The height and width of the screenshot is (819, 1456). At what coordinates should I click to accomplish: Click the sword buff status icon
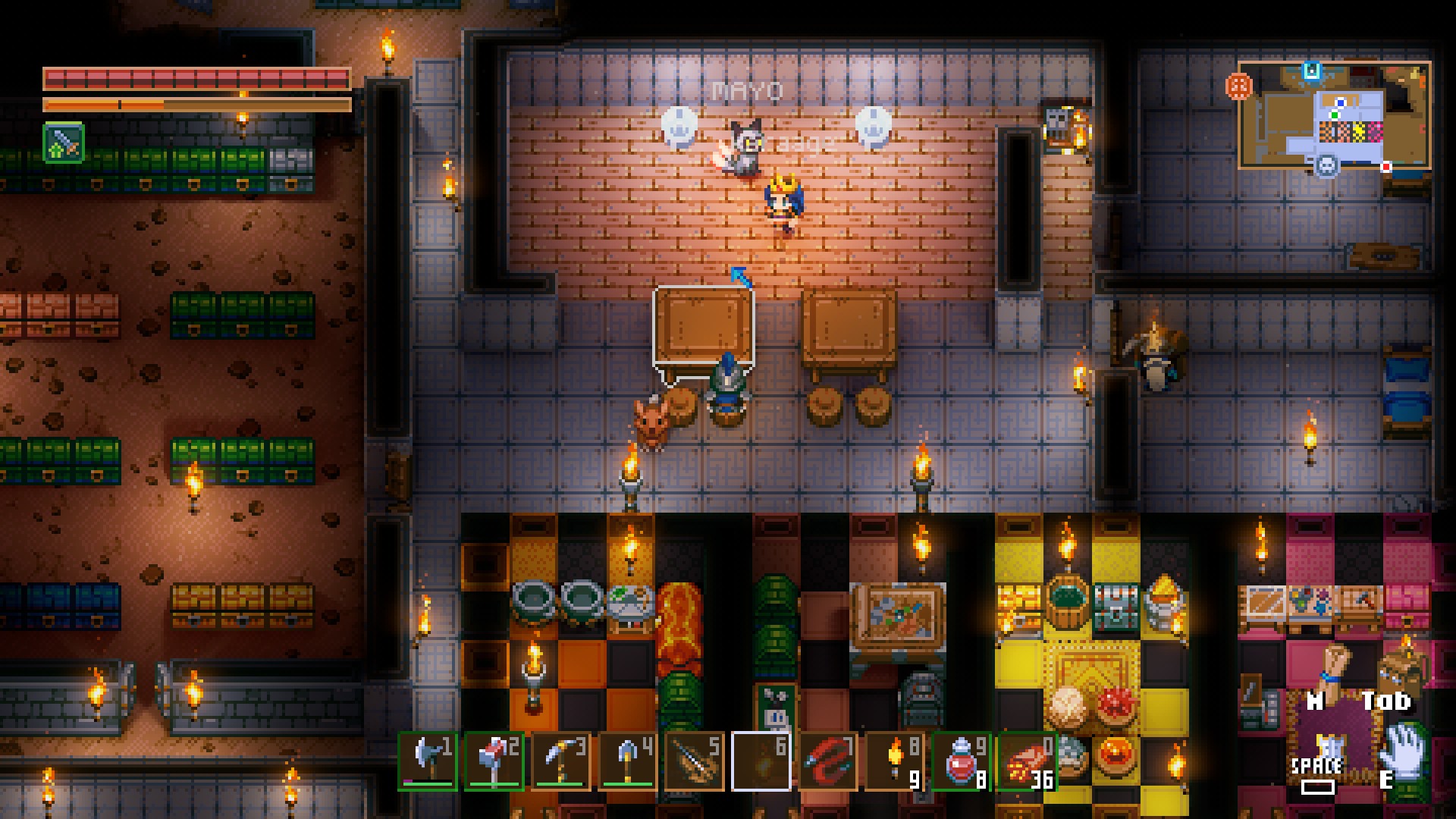(x=64, y=143)
